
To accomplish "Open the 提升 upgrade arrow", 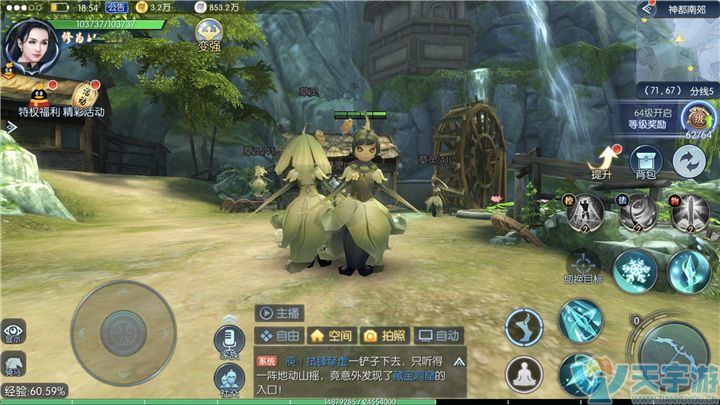I will point(602,160).
